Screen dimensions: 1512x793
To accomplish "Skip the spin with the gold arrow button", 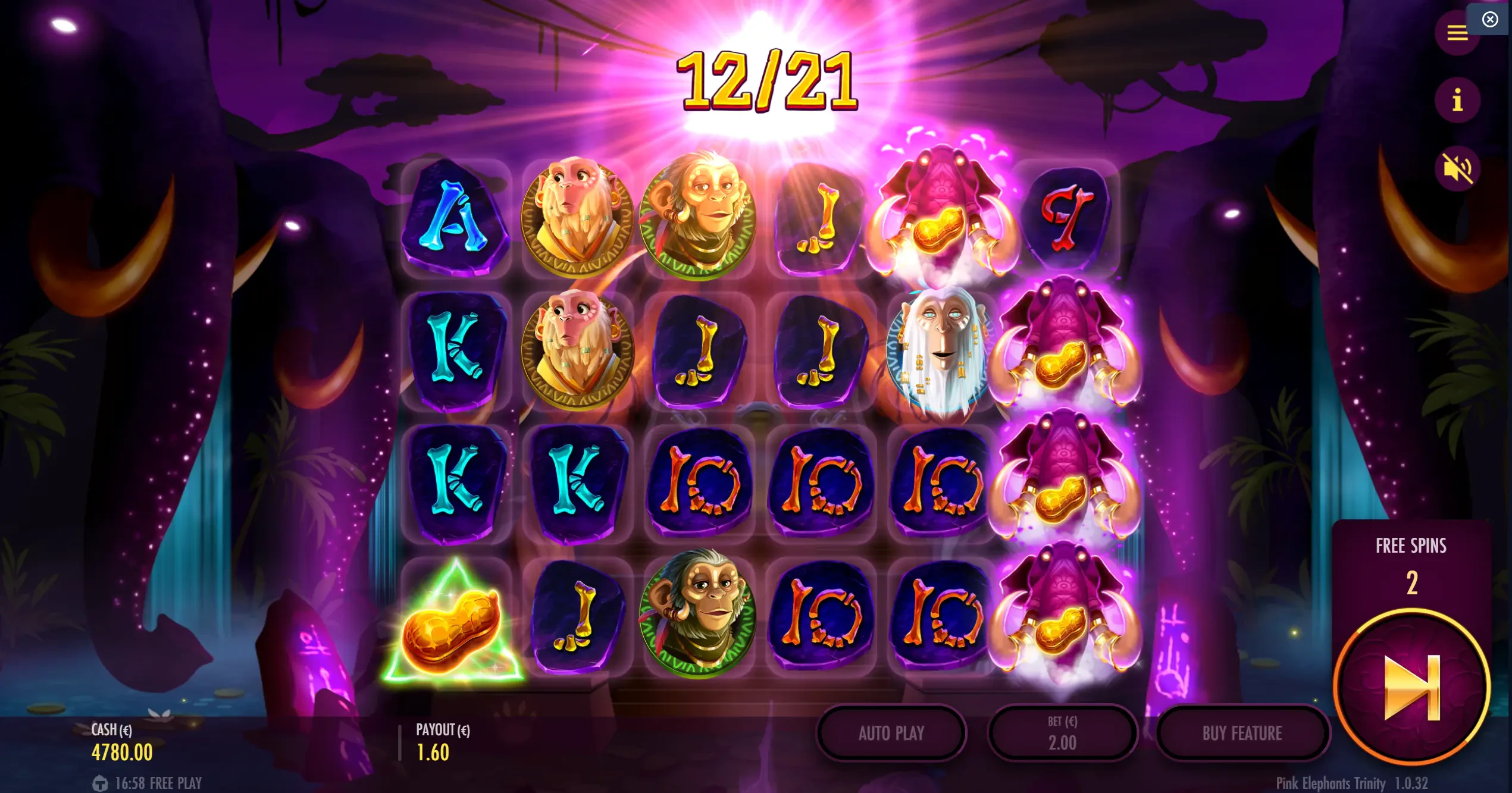I will pos(1411,687).
